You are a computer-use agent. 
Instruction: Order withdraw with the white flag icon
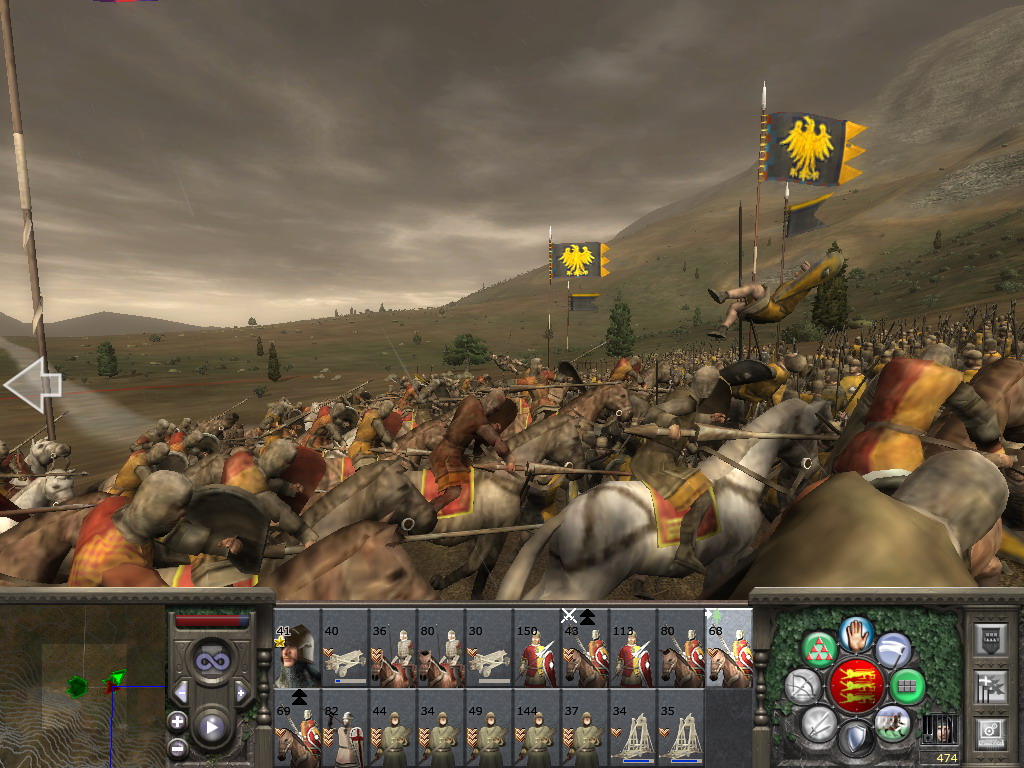(893, 650)
